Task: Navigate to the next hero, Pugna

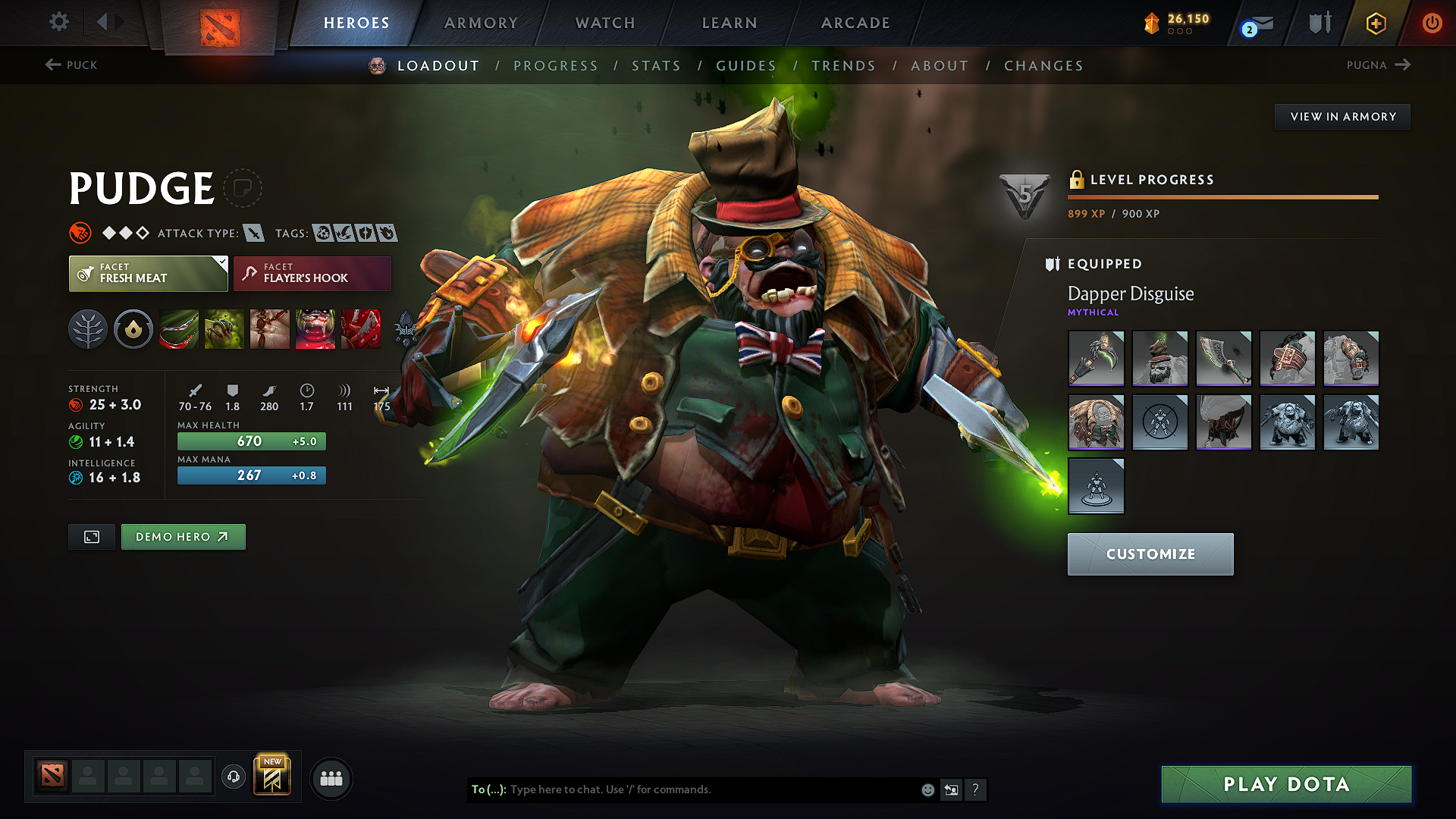Action: [1380, 65]
